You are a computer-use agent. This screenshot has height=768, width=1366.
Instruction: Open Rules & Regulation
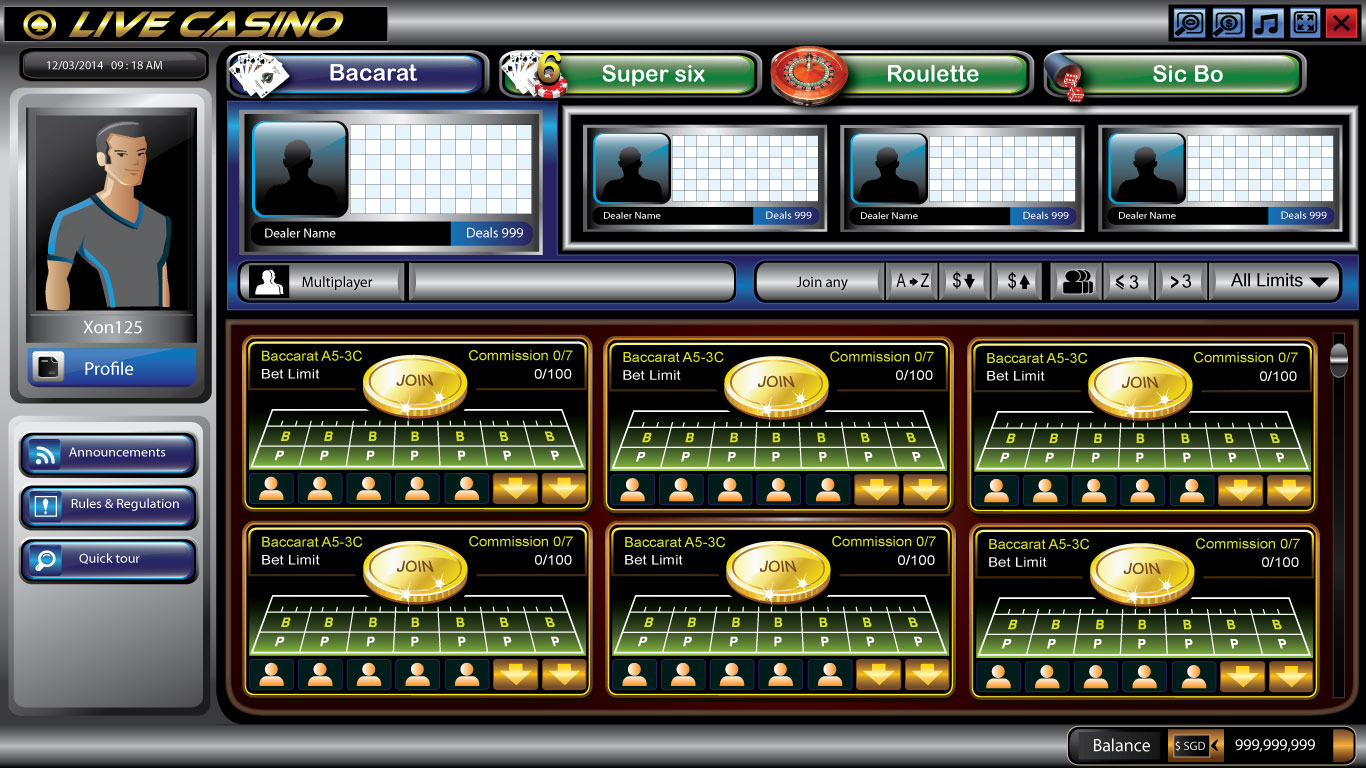pos(108,505)
